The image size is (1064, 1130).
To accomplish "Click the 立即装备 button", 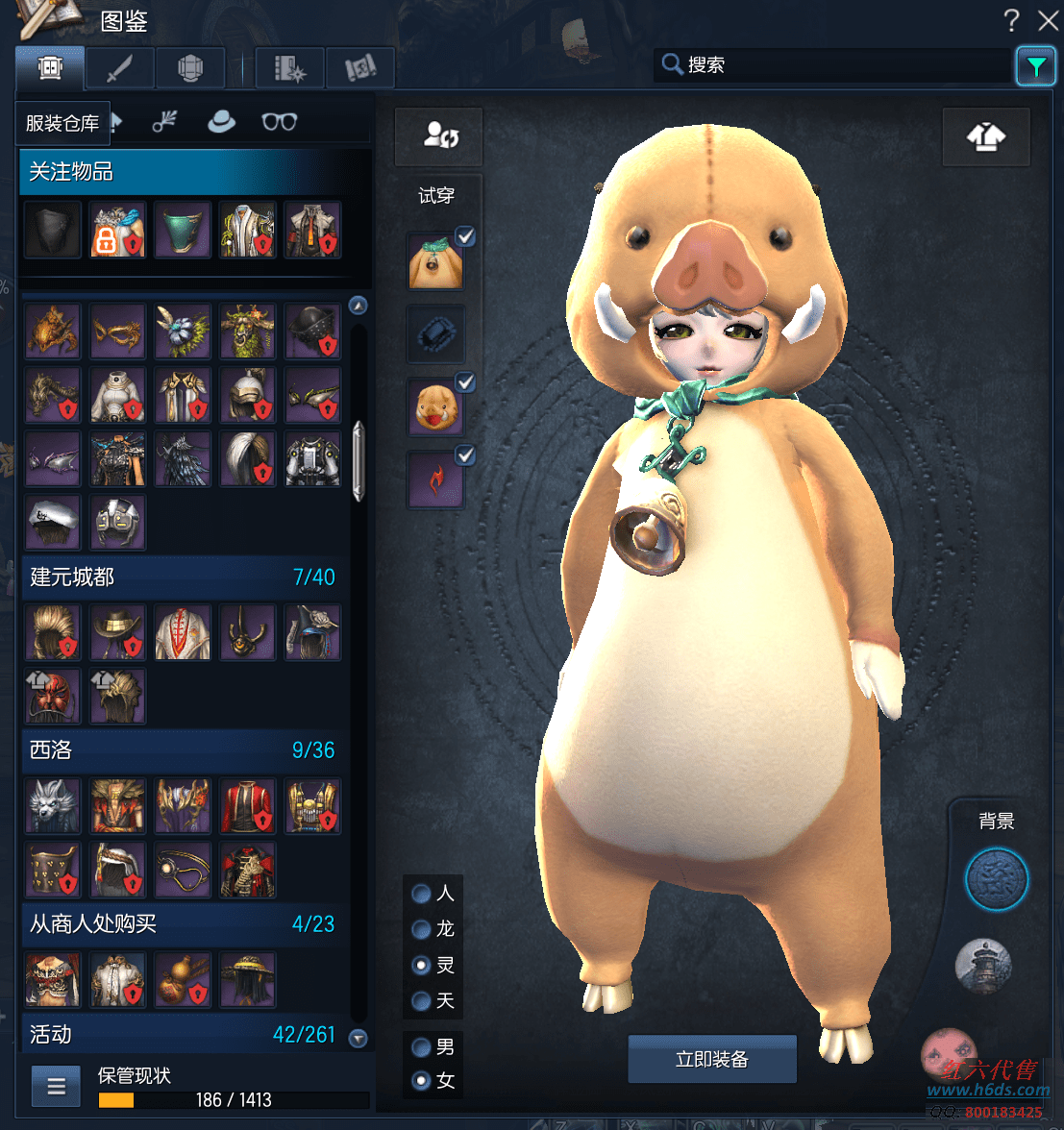I will coord(711,1059).
